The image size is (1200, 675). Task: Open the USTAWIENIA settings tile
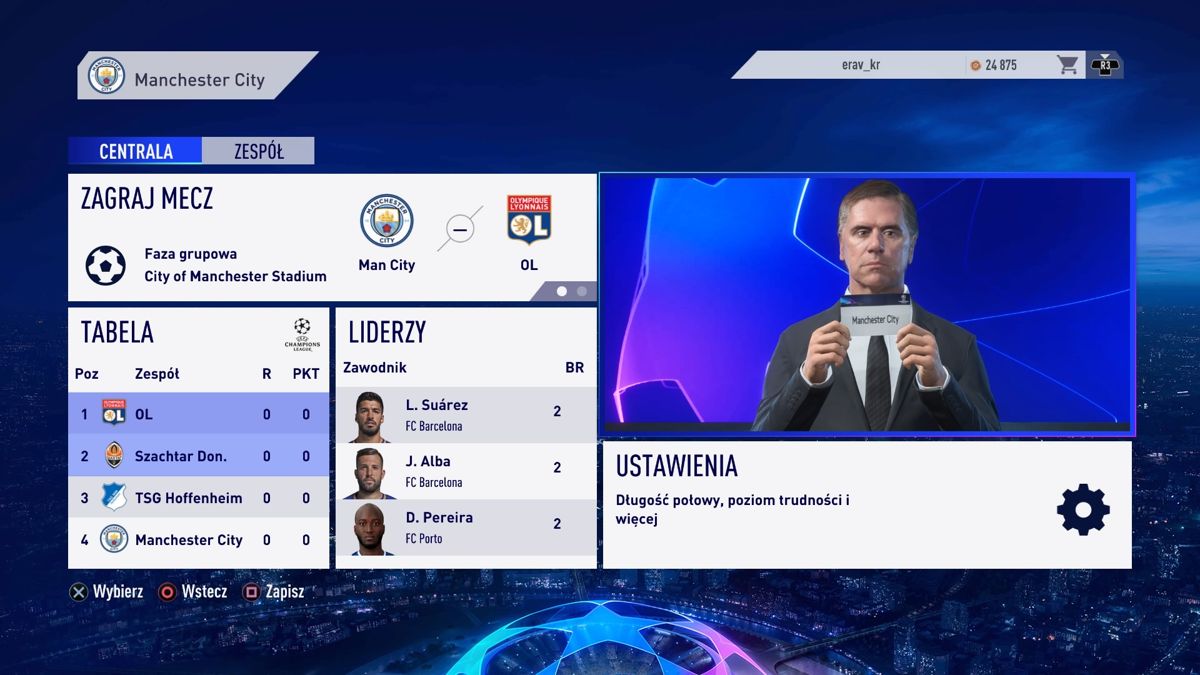(866, 505)
